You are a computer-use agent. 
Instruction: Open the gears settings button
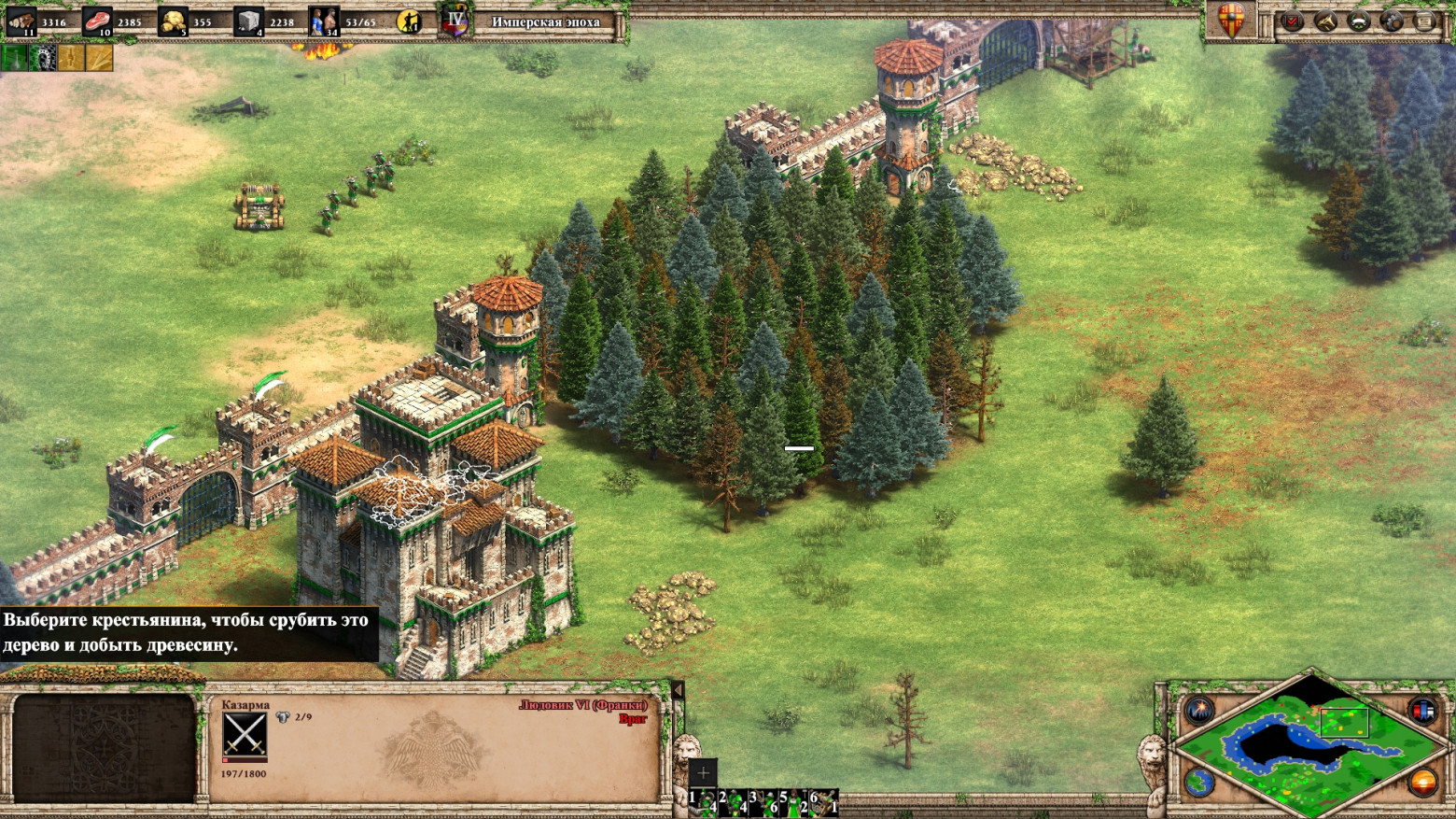click(x=1392, y=21)
